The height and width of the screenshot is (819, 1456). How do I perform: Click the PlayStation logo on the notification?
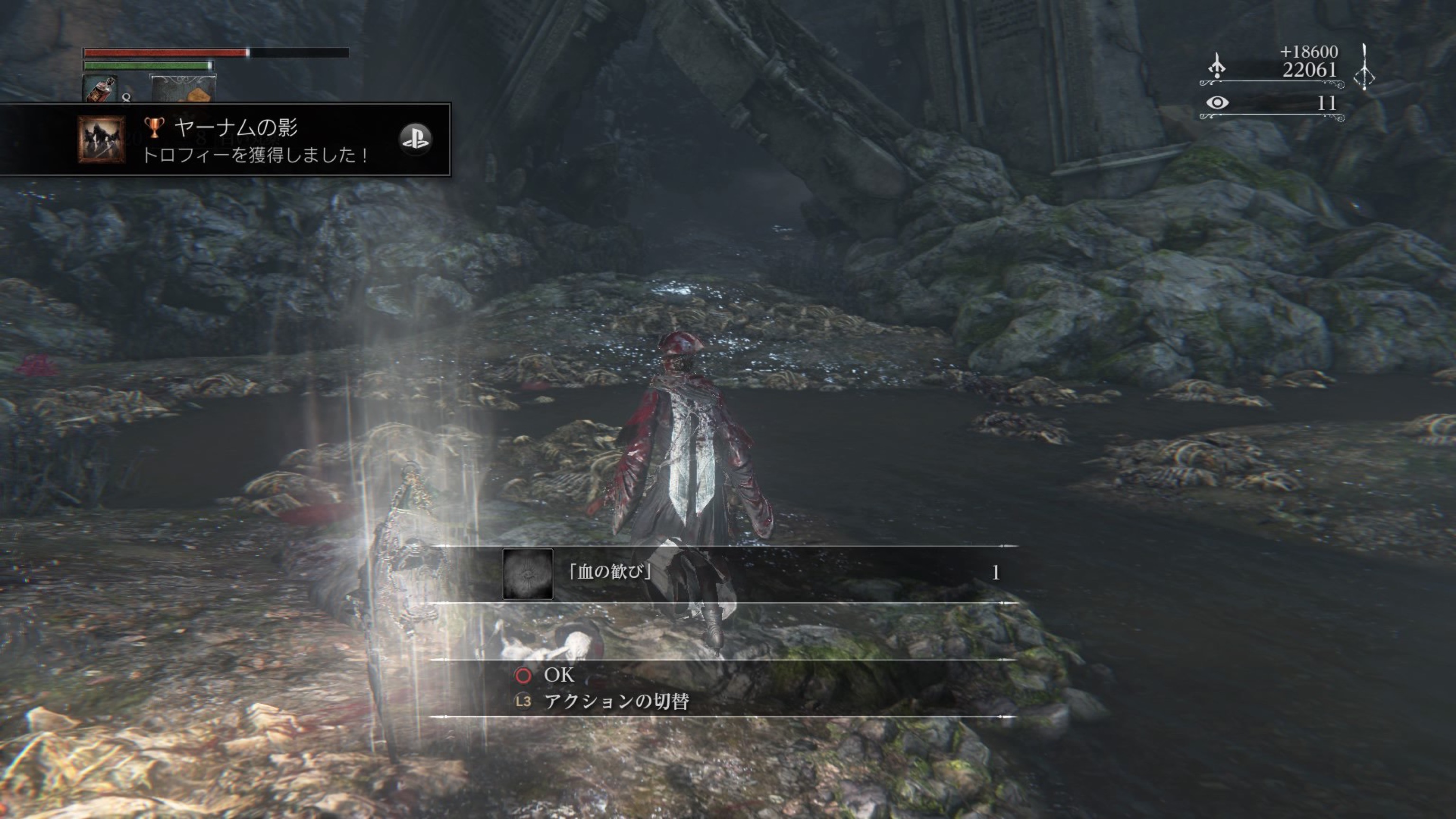416,139
